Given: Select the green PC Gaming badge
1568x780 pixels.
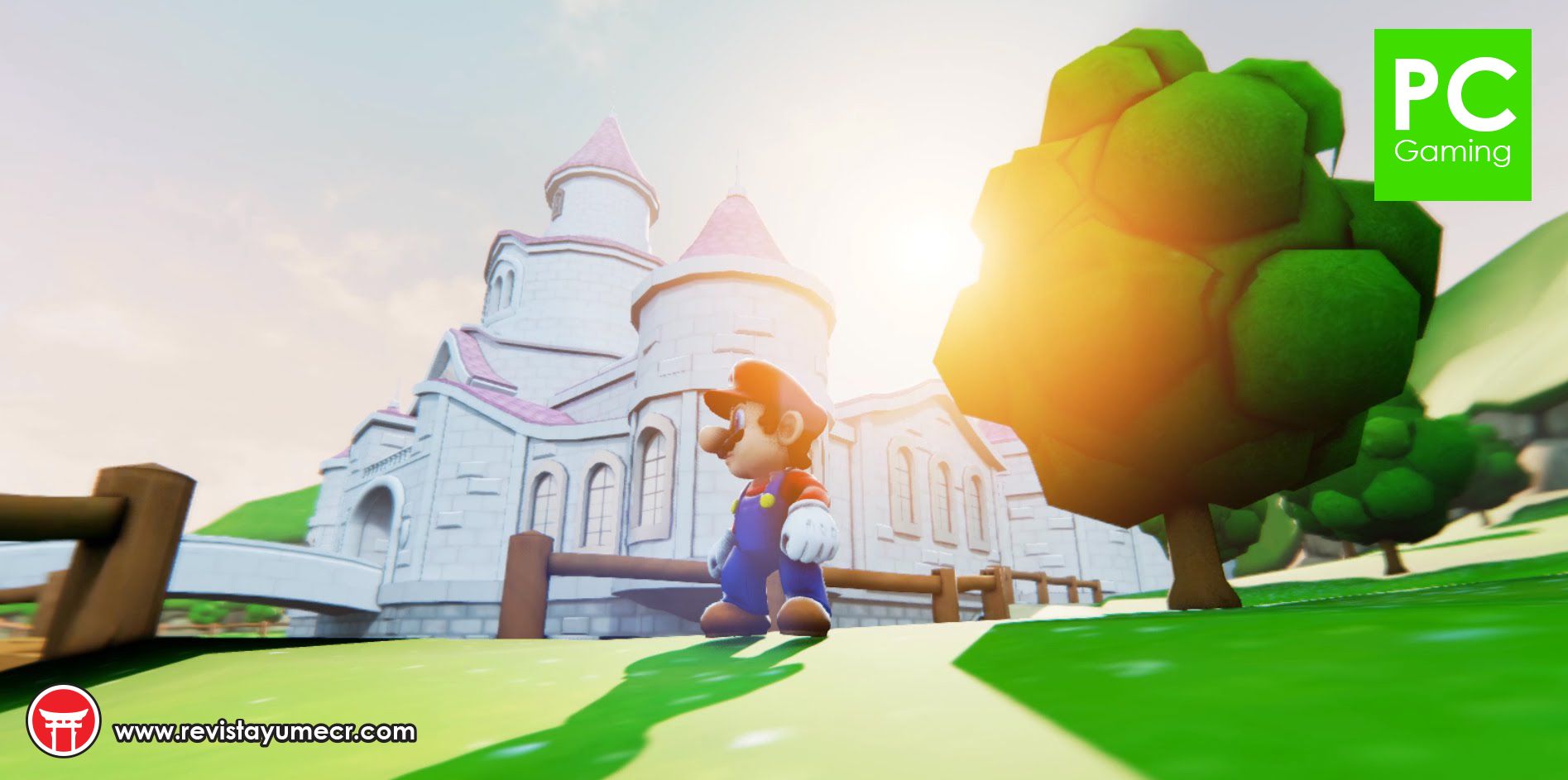Looking at the screenshot, I should coord(1452,115).
